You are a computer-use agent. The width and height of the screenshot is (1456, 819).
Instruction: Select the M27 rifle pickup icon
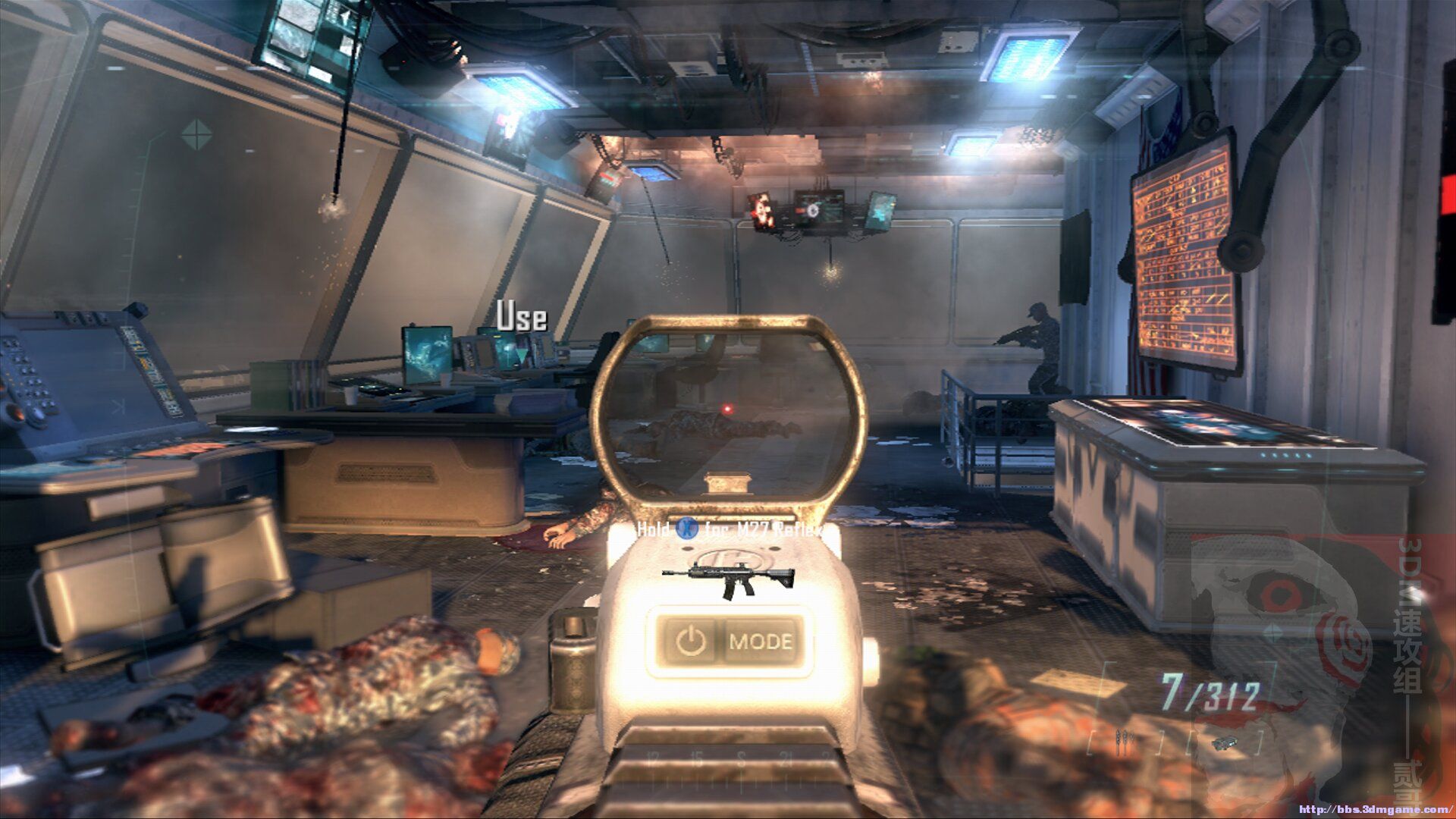[728, 580]
